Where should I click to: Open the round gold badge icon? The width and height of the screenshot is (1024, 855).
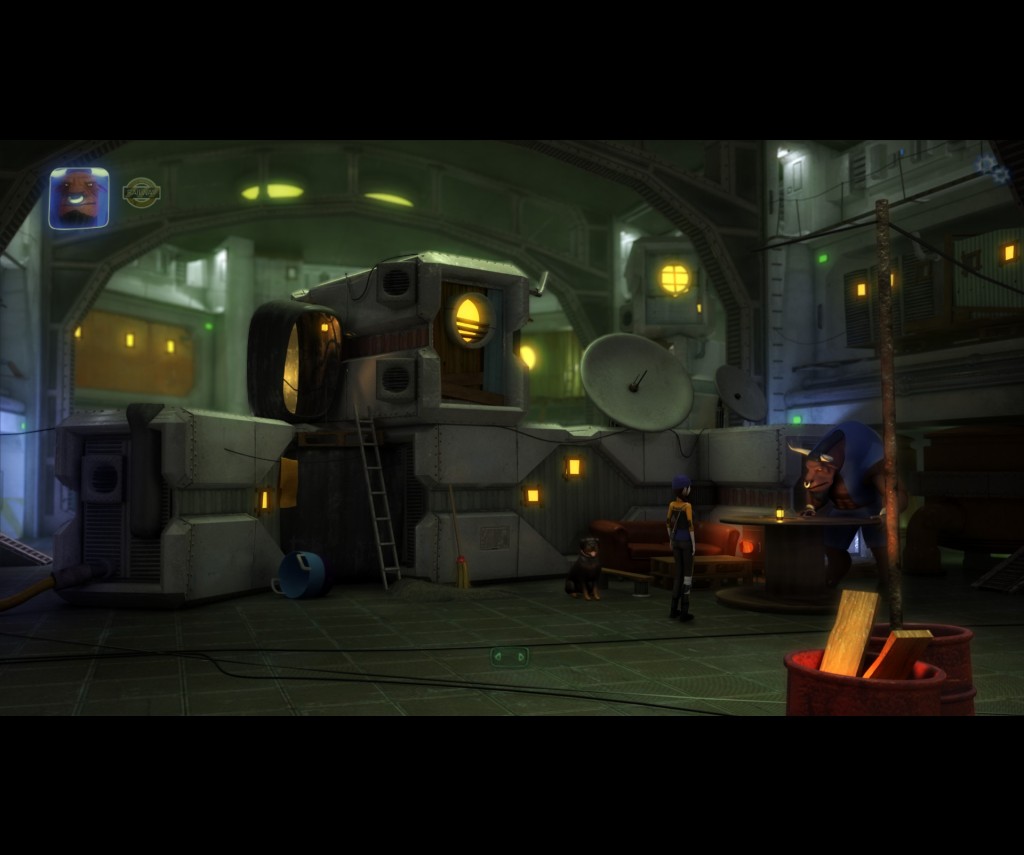(x=141, y=192)
